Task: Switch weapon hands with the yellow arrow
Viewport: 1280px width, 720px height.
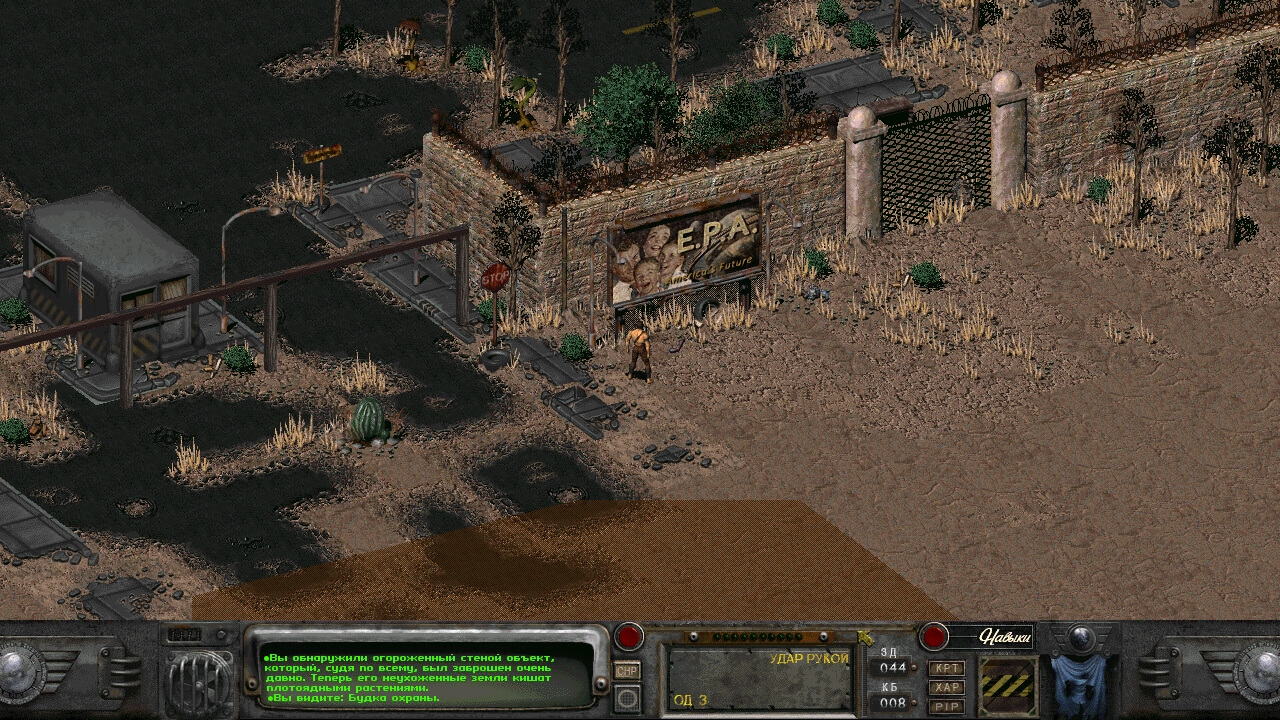Action: tap(864, 636)
